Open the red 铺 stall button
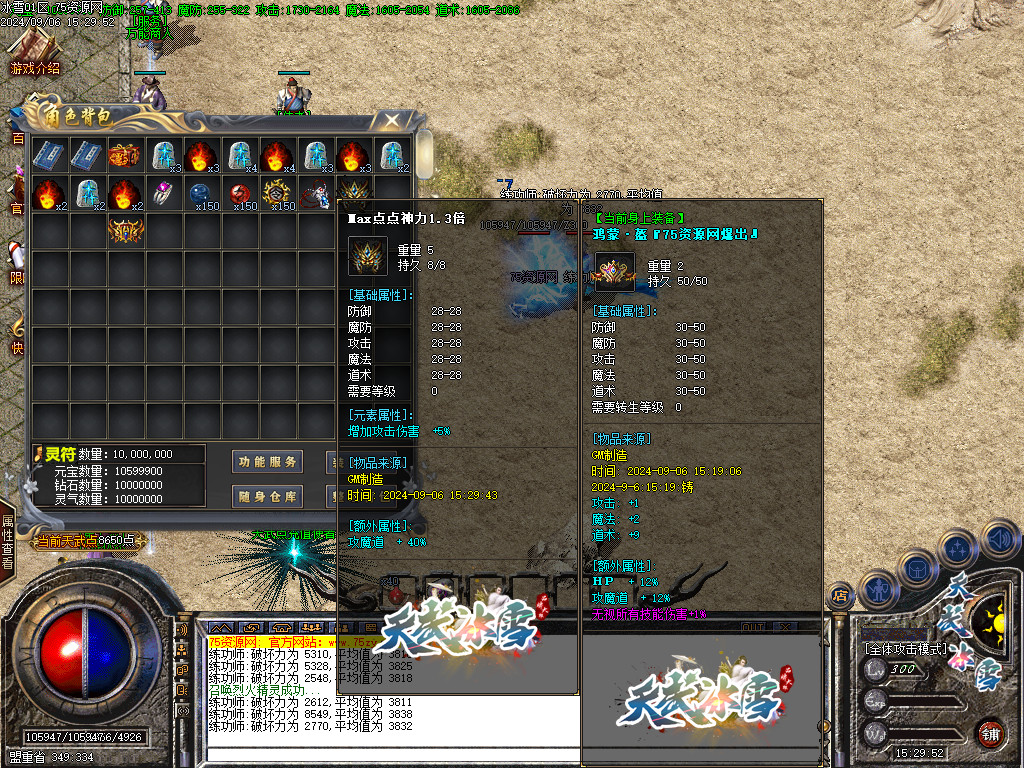Image resolution: width=1024 pixels, height=768 pixels. click(990, 732)
